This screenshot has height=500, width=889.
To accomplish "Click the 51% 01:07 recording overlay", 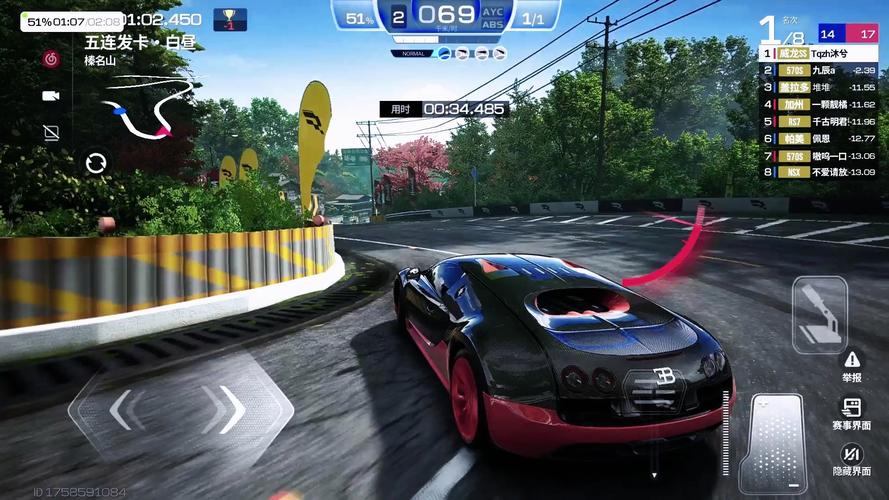I will 73,21.
